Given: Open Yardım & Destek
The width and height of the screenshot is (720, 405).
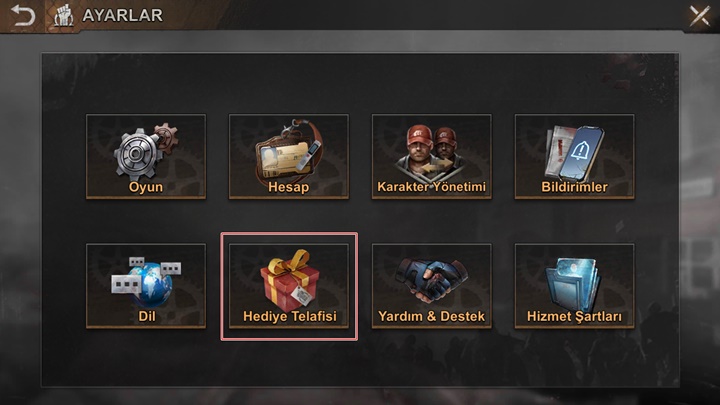Looking at the screenshot, I should point(431,286).
